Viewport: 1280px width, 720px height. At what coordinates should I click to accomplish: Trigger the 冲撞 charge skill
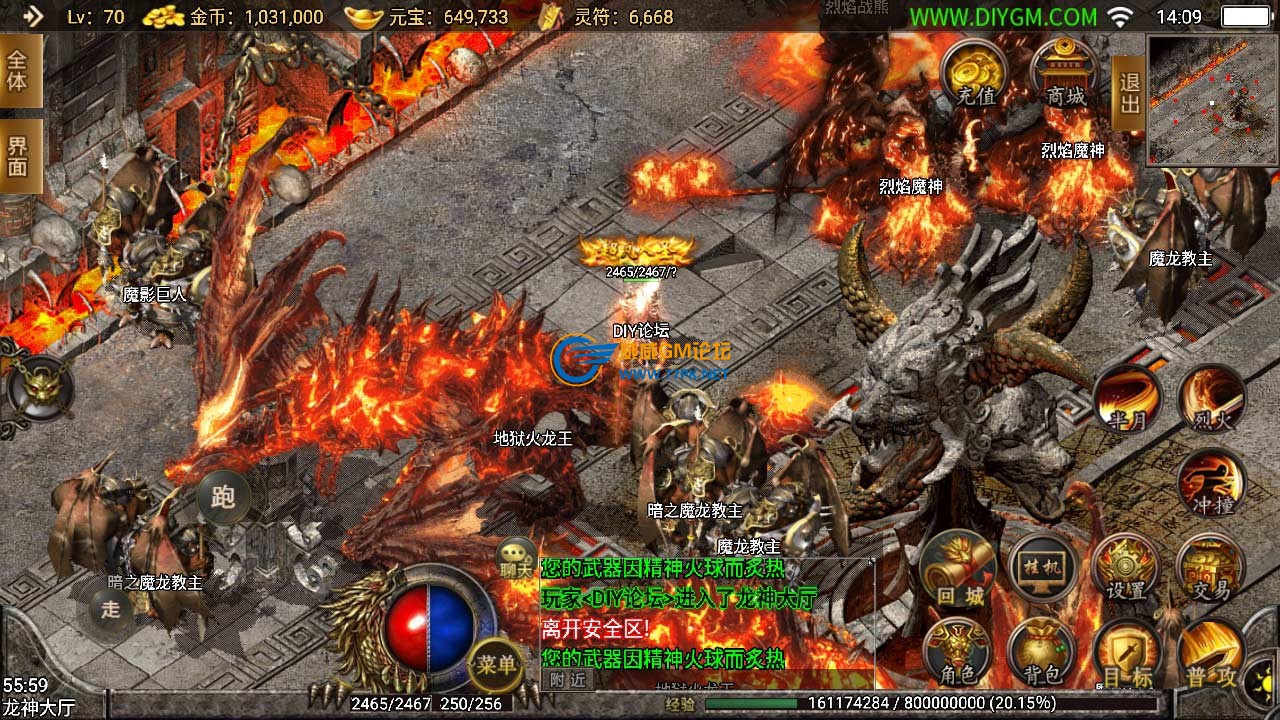point(1212,484)
